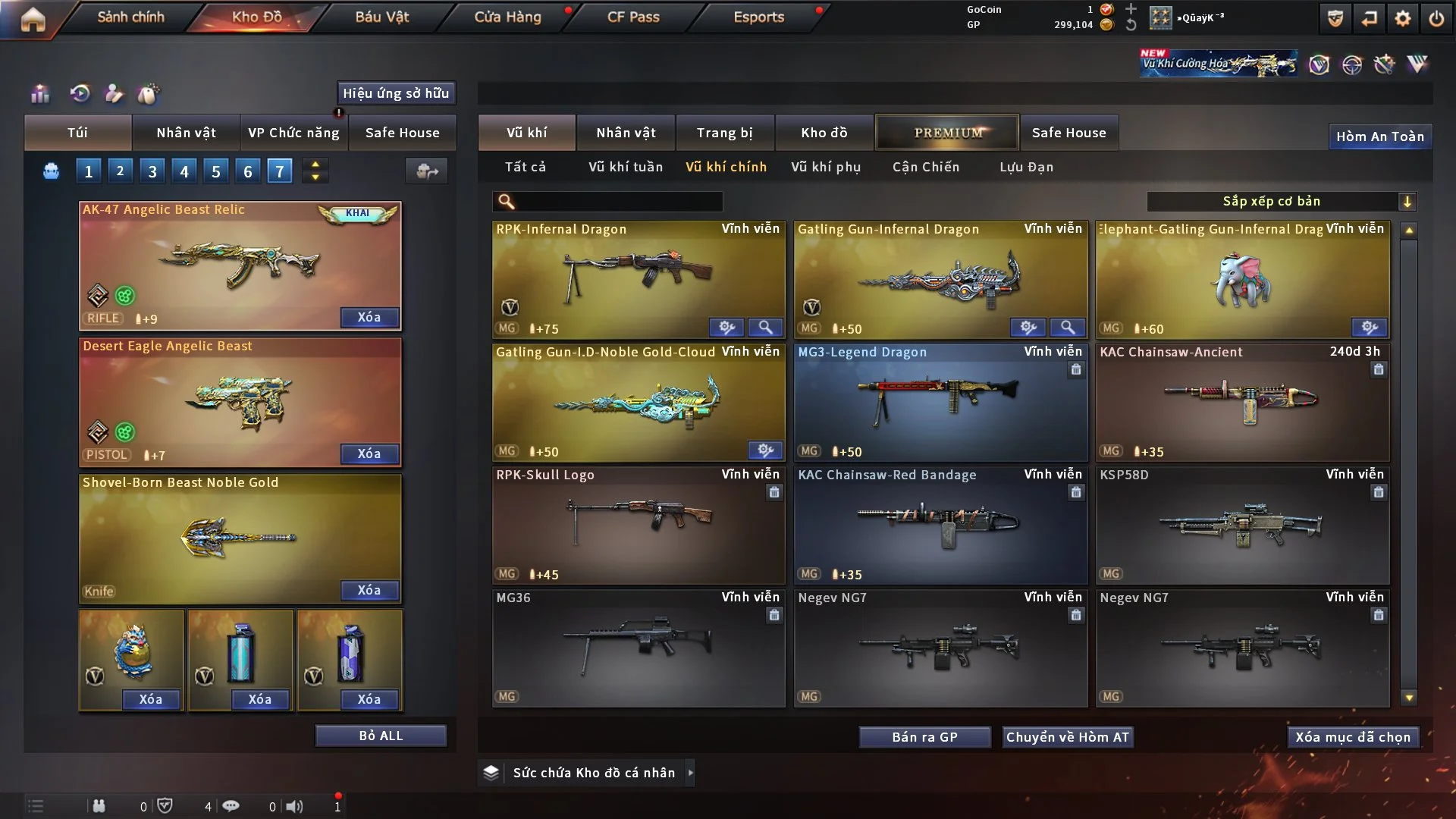Click Bỏ ALL to unequip everything
Viewport: 1456px width, 819px height.
(381, 736)
